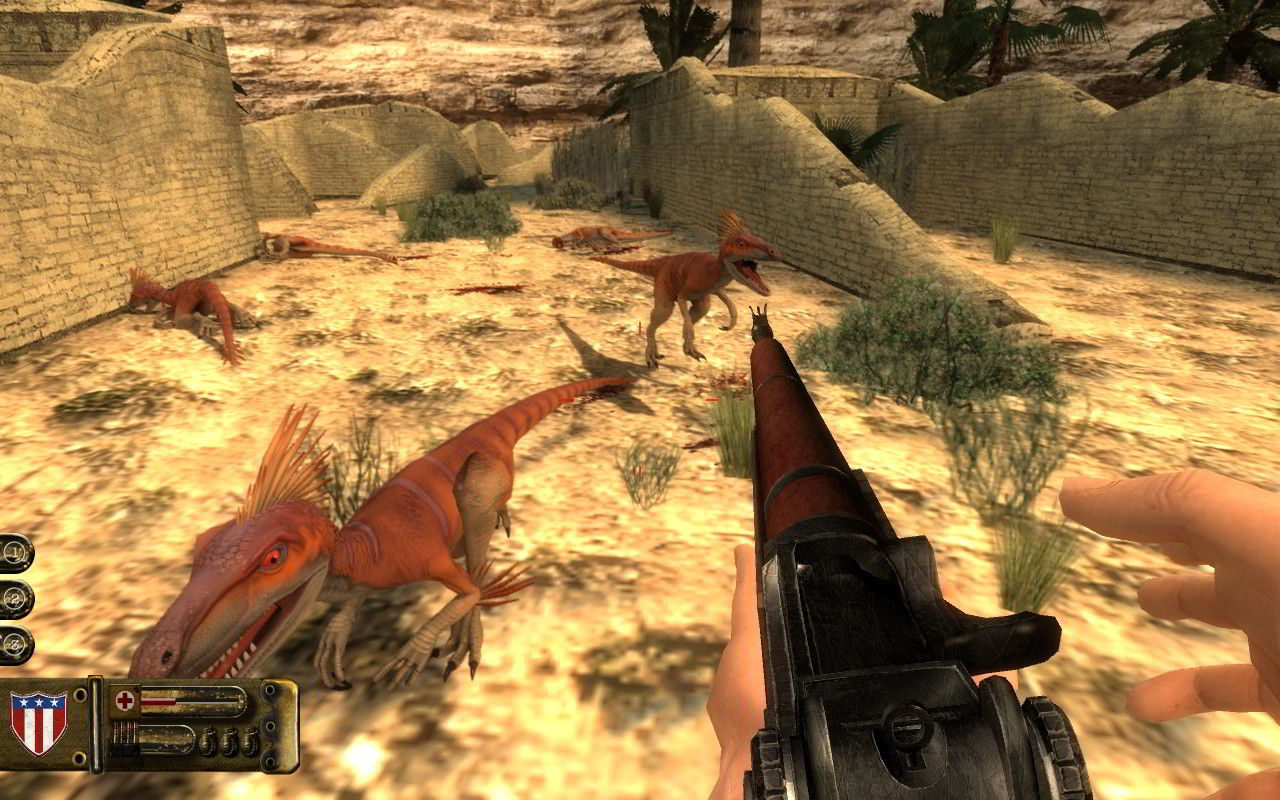Click the stars and stripes shield emblem
This screenshot has width=1280, height=800.
[38, 721]
